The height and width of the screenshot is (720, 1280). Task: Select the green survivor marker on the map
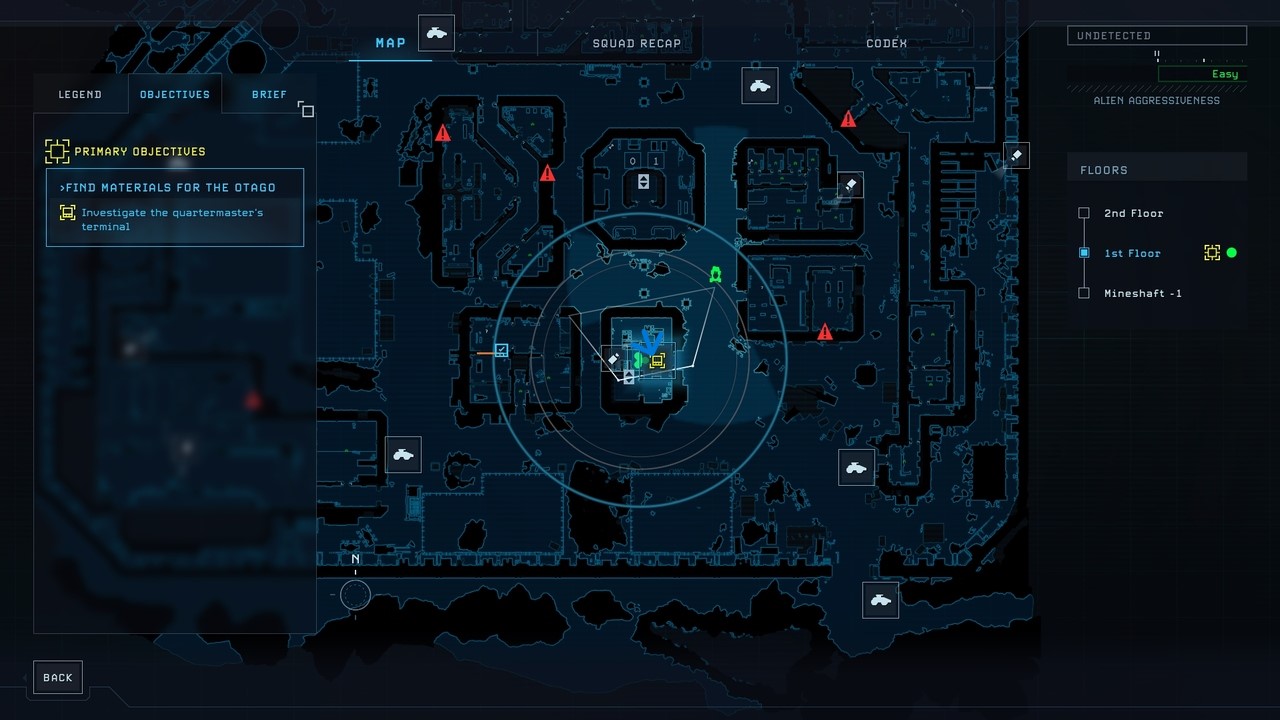tap(715, 273)
